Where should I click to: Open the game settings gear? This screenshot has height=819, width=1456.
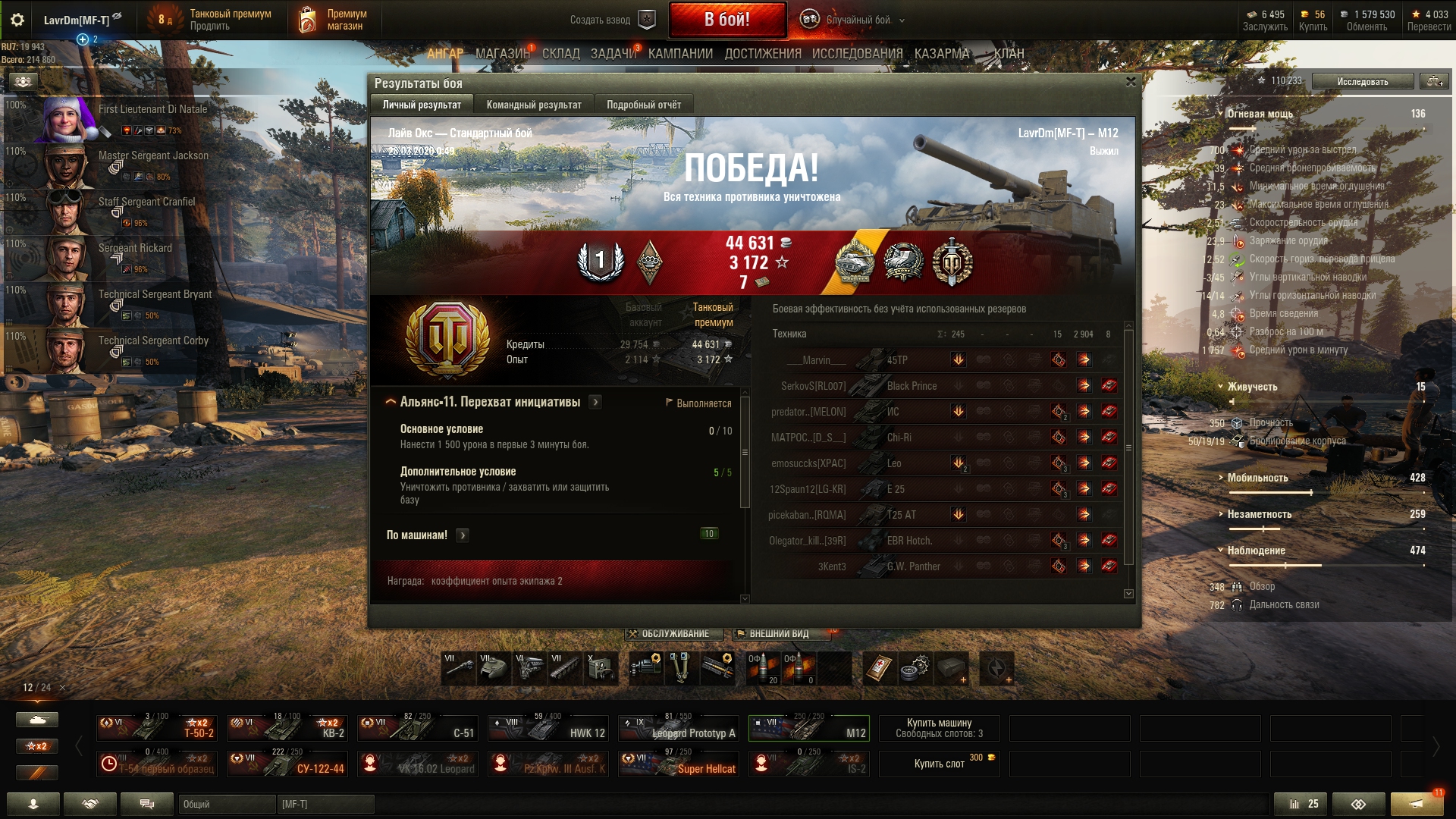pos(17,20)
